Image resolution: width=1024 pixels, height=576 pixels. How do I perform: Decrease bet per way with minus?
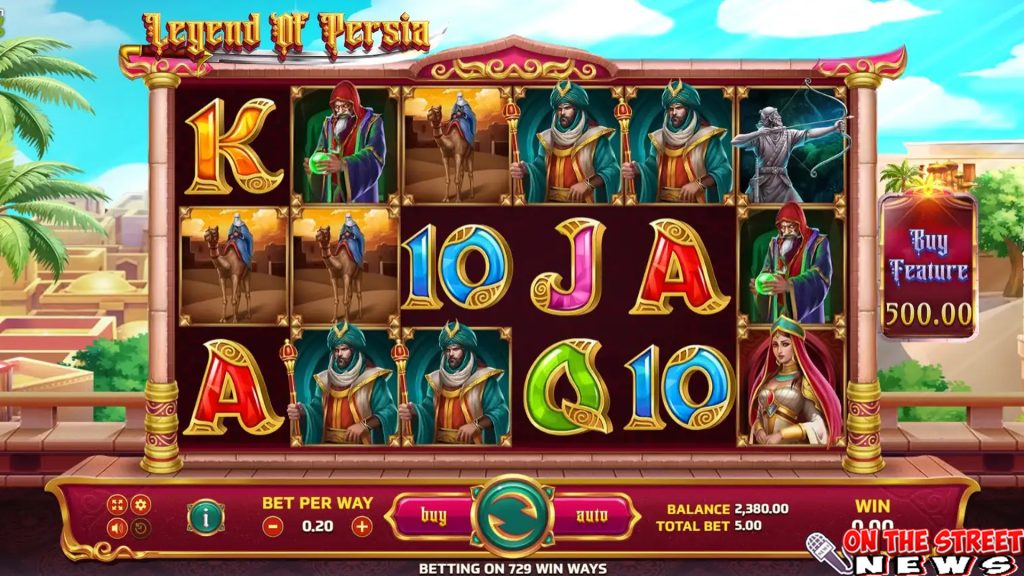point(273,525)
